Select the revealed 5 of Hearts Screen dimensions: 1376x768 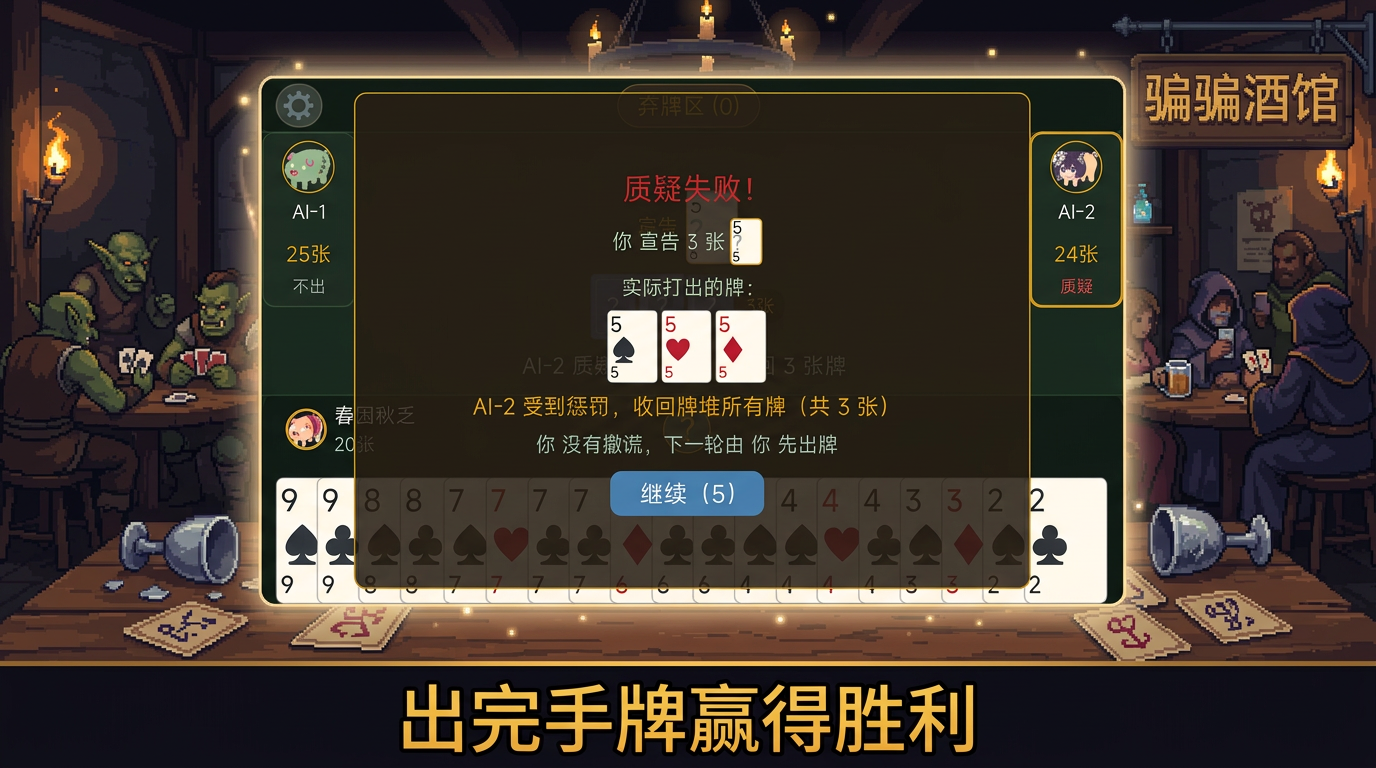click(x=686, y=344)
